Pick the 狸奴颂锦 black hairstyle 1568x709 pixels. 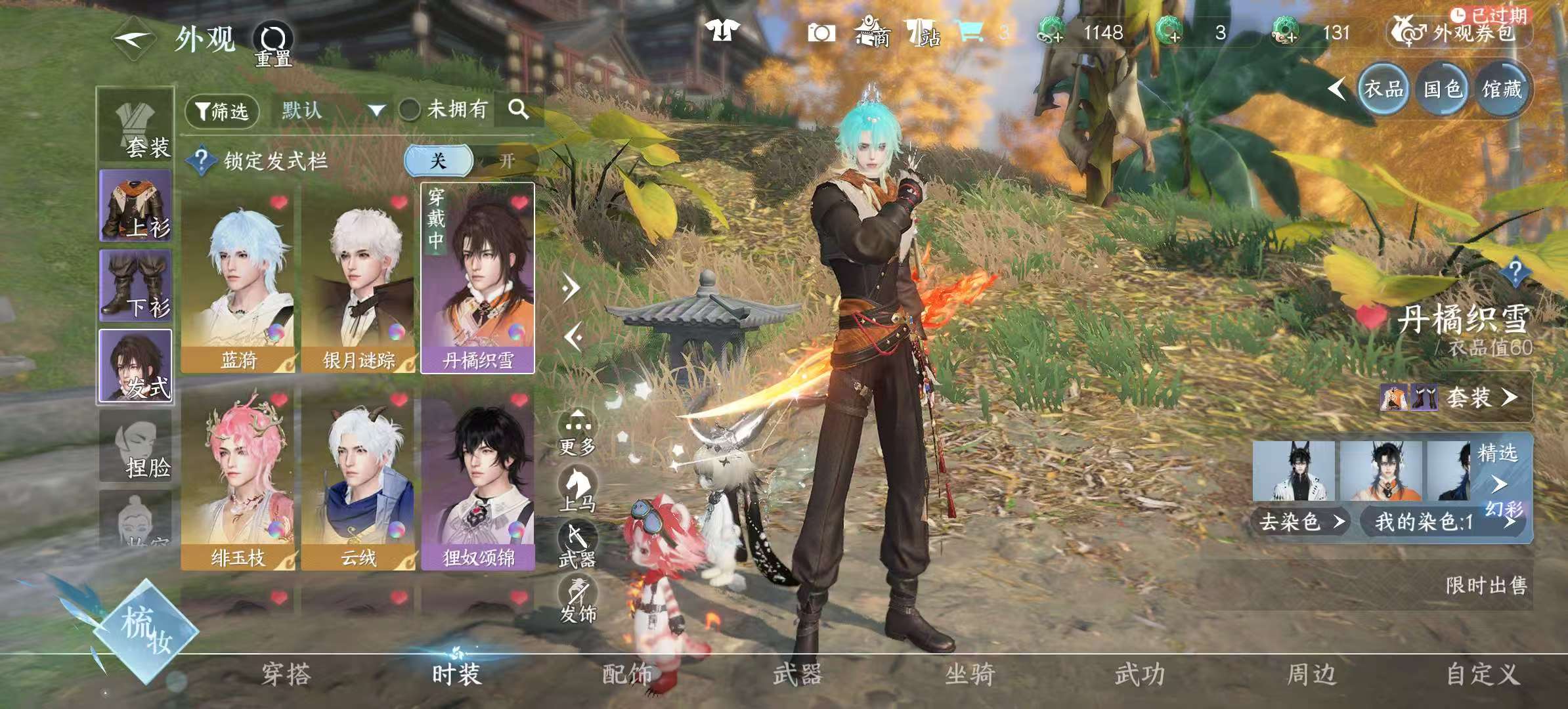[x=478, y=479]
